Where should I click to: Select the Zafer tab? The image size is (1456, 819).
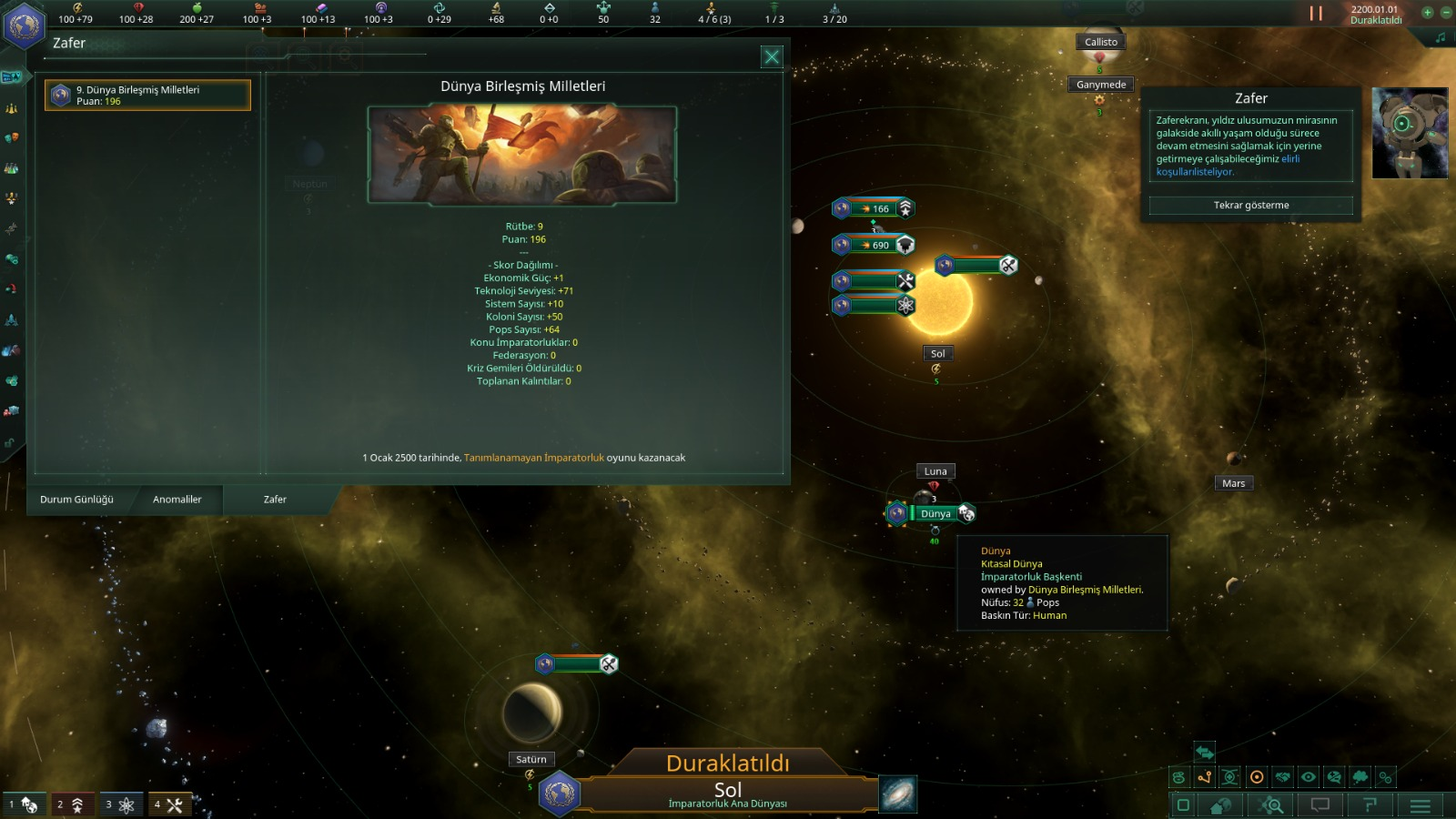tap(275, 500)
